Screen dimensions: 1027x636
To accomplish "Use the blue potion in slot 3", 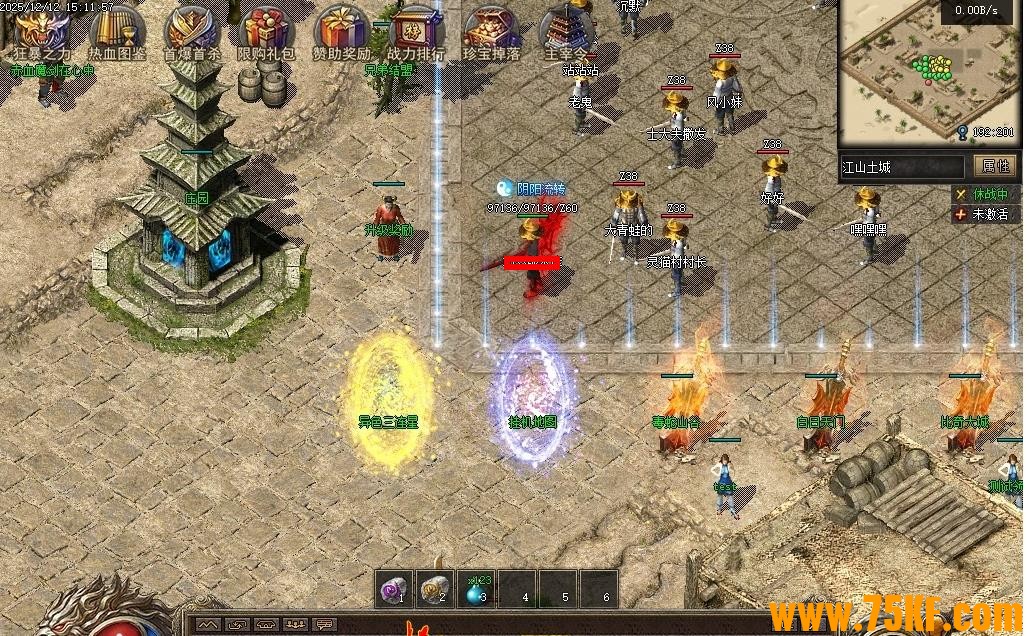I will pos(476,590).
